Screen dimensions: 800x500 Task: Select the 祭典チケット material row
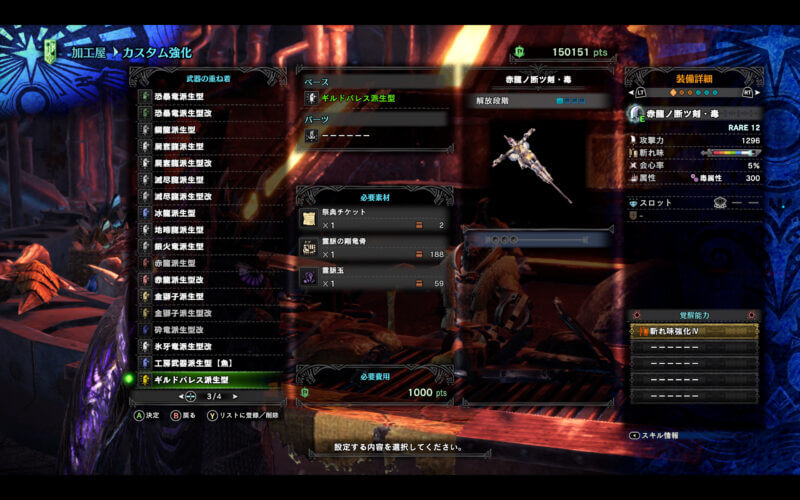(374, 219)
